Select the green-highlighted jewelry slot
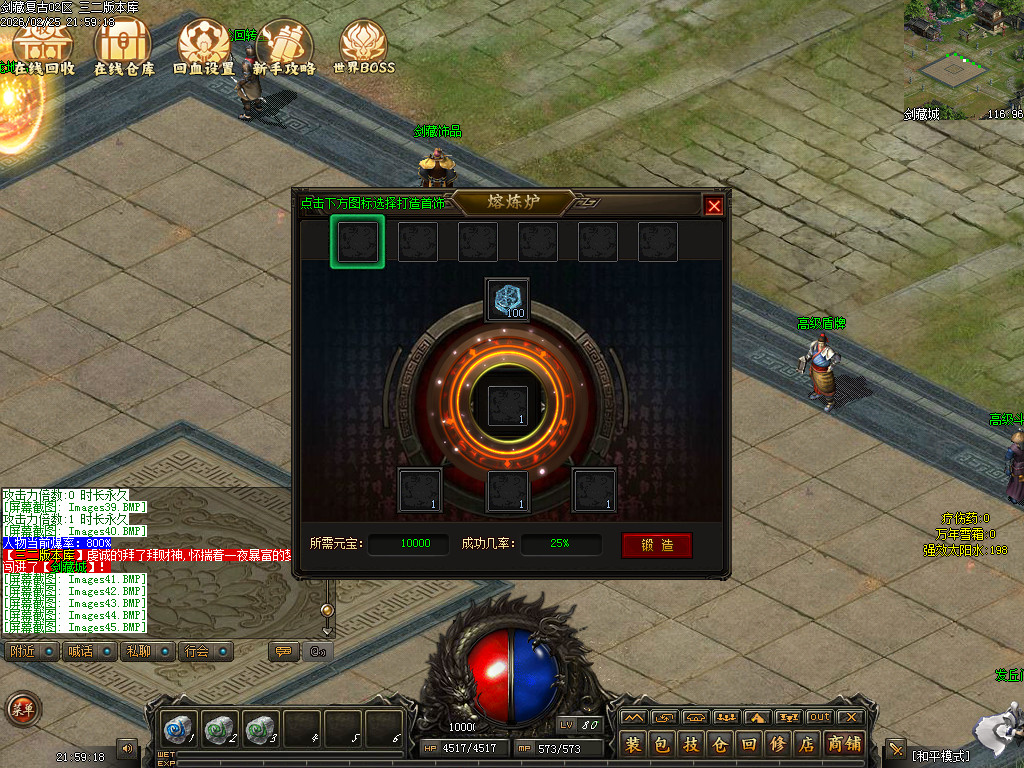1024x768 pixels. 357,242
